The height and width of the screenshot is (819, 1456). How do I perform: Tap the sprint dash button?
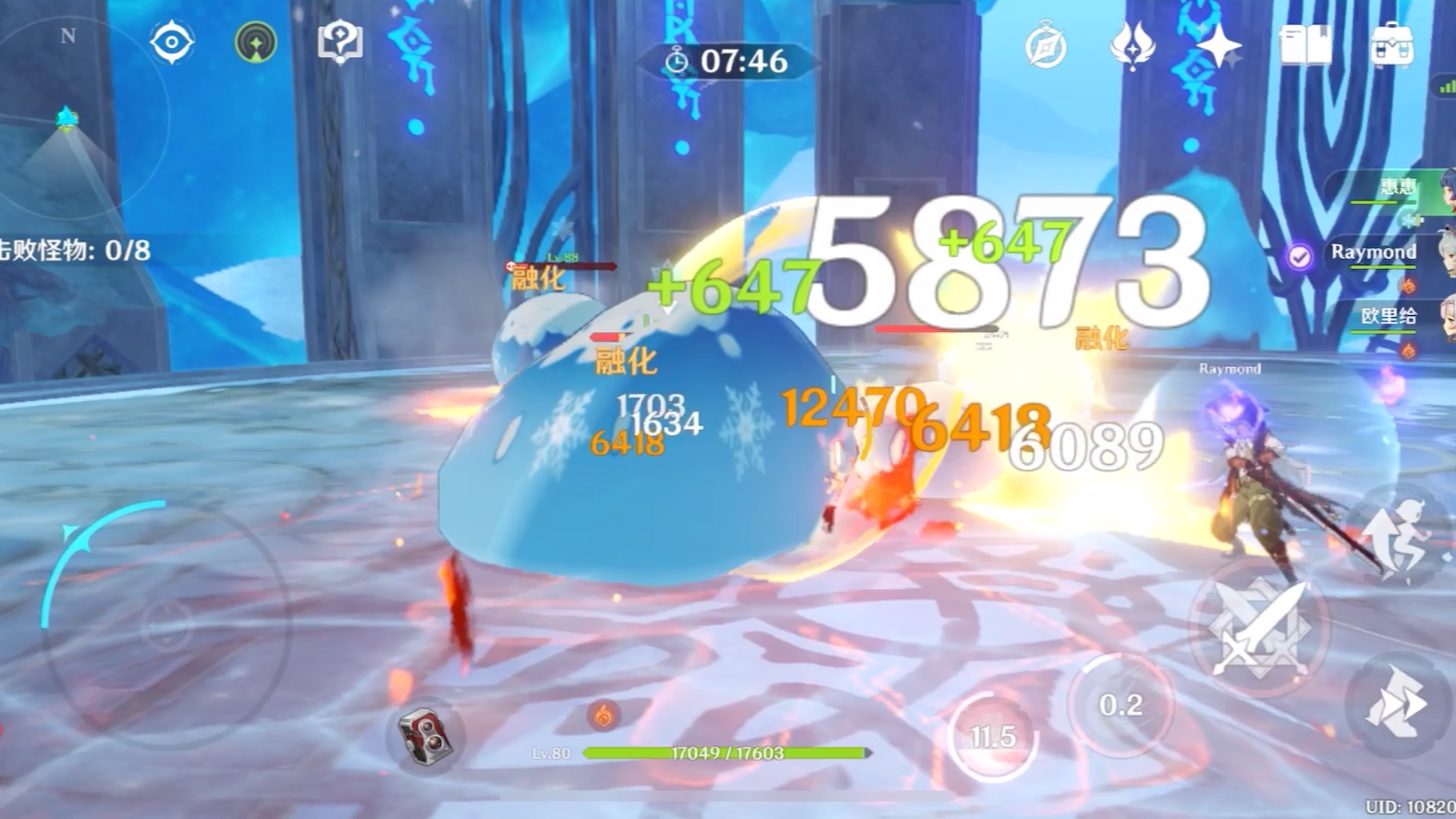pos(1399,704)
